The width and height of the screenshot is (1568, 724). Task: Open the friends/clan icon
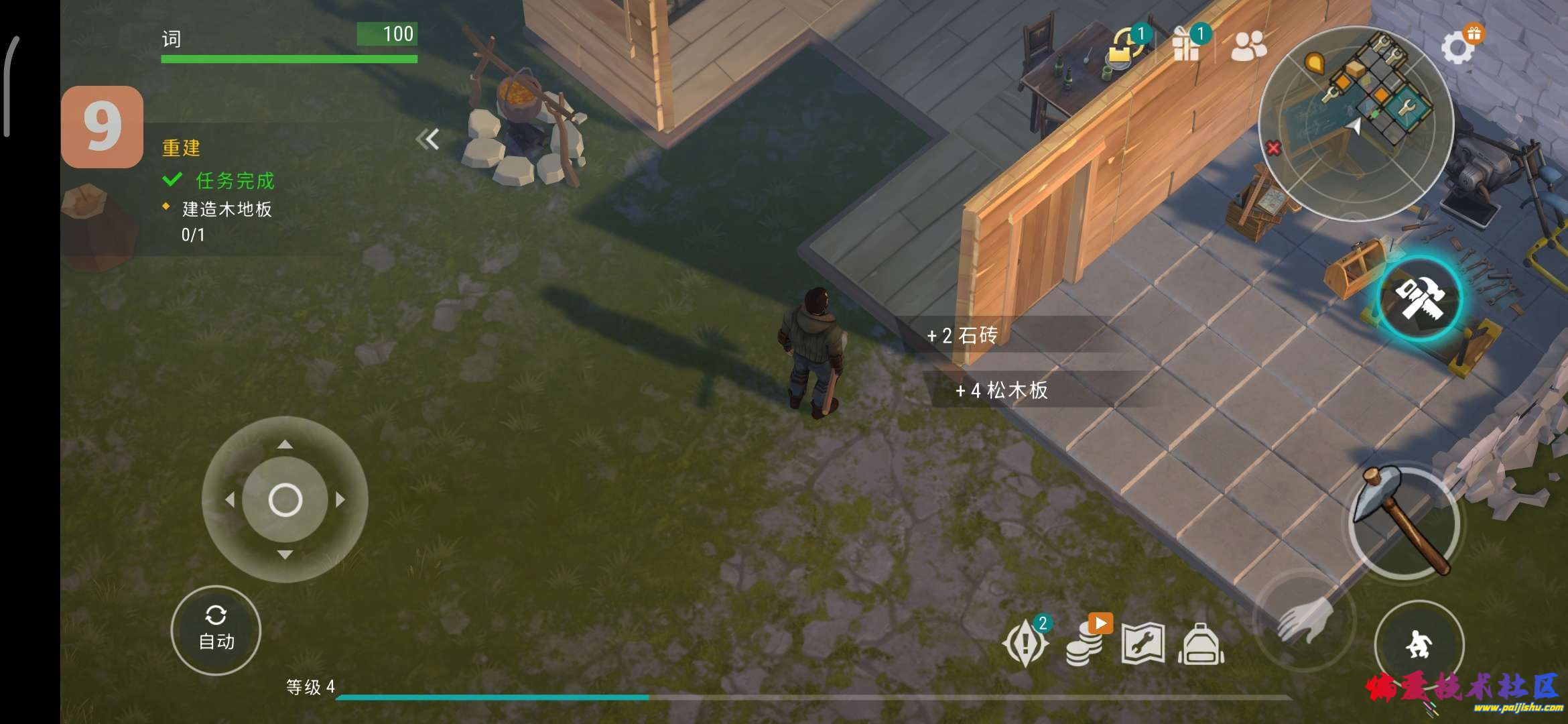[1248, 46]
